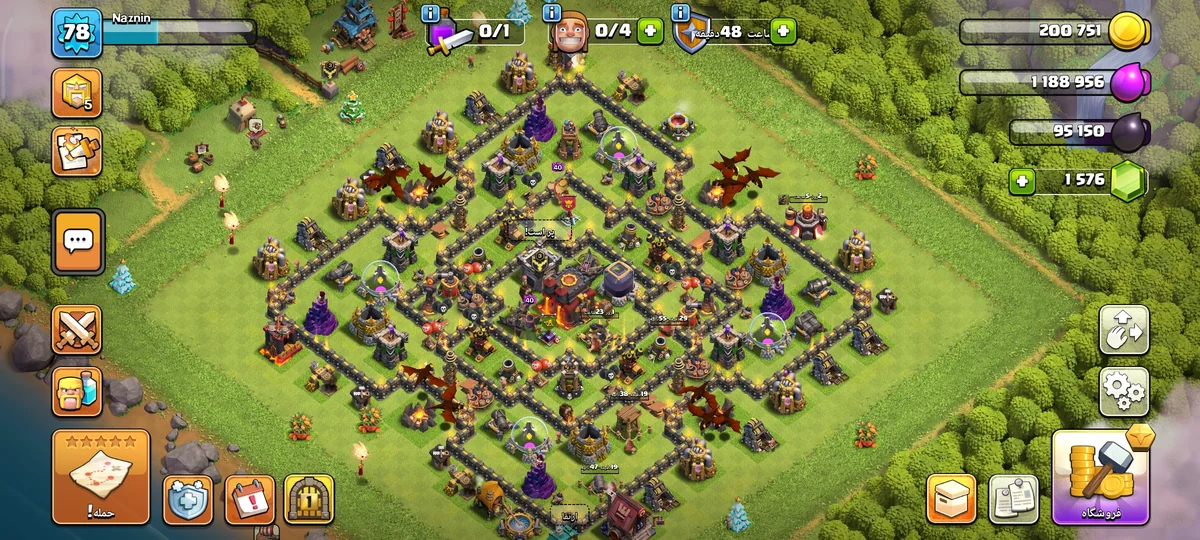Open the red calendar events icon
1200x540 pixels.
click(x=249, y=499)
